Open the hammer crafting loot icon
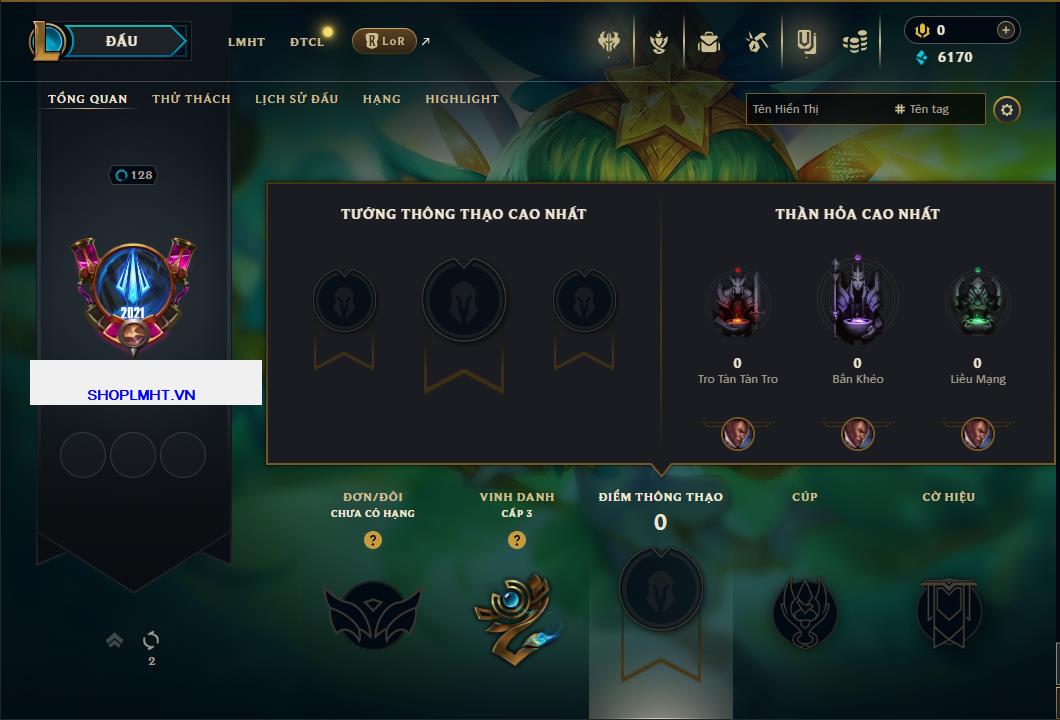Image resolution: width=1060 pixels, height=720 pixels. (756, 42)
